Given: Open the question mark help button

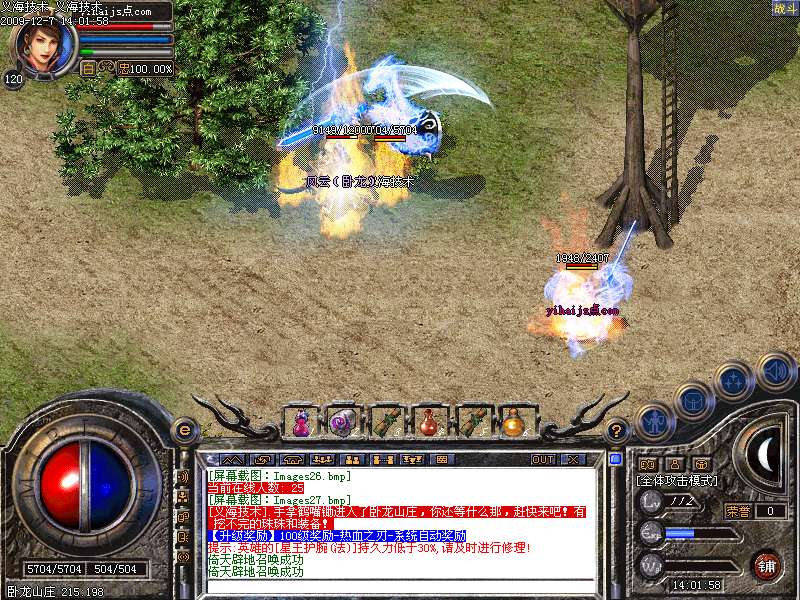Looking at the screenshot, I should coord(617,431).
